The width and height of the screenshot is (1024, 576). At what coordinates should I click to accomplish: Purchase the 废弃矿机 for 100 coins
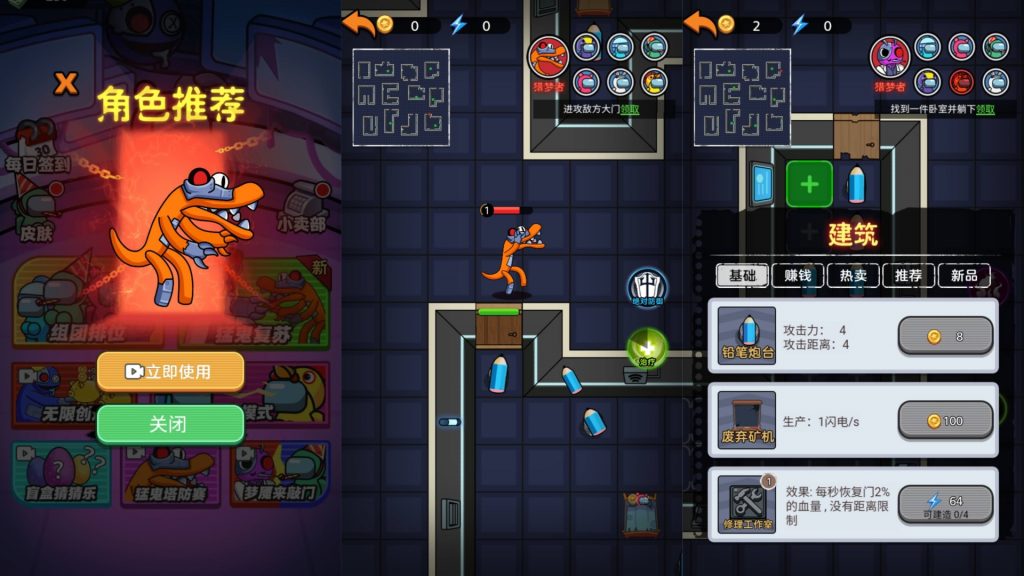point(945,421)
